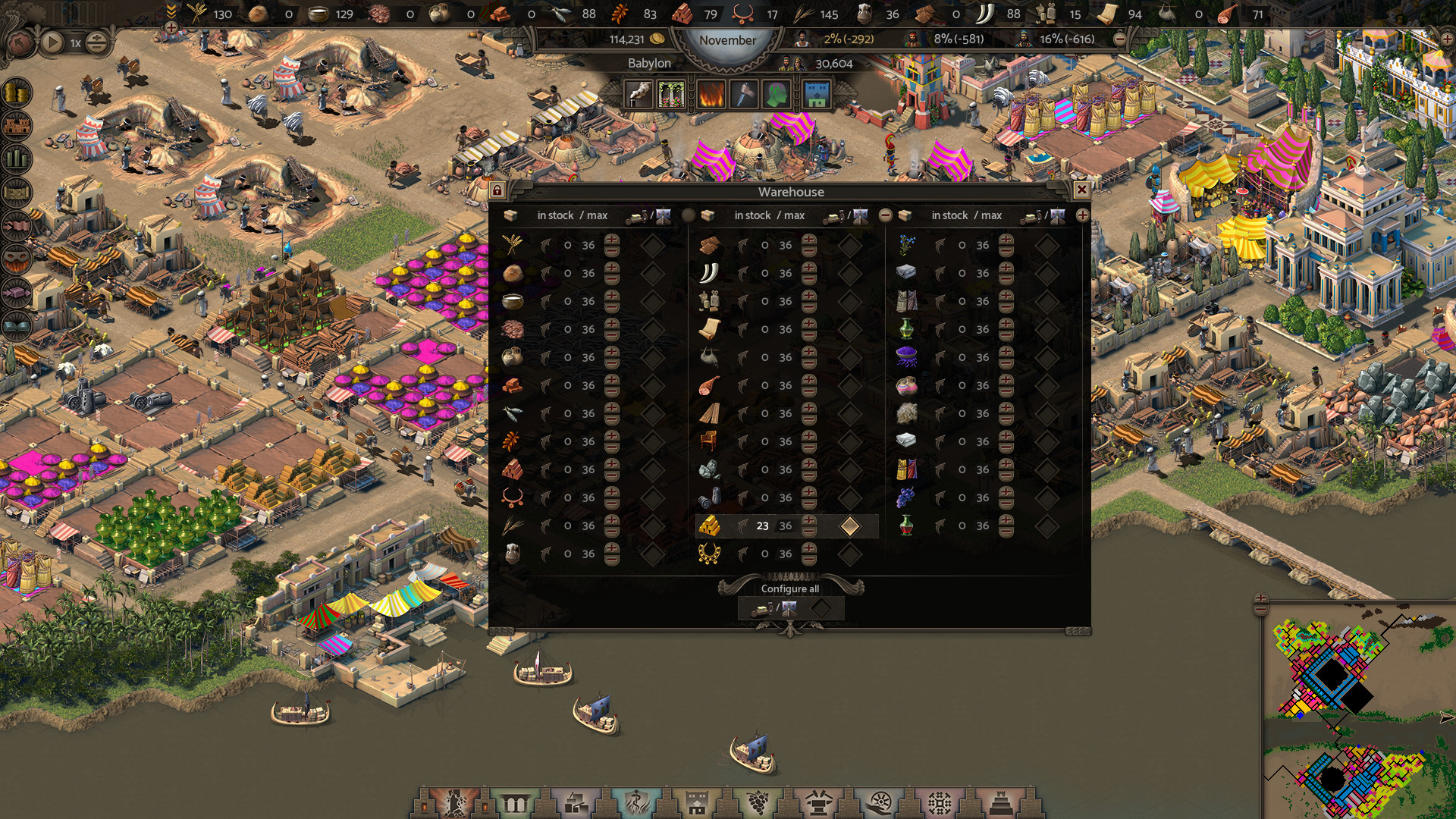1456x819 pixels.
Task: Open the anvil and hammers build category
Action: point(818,802)
